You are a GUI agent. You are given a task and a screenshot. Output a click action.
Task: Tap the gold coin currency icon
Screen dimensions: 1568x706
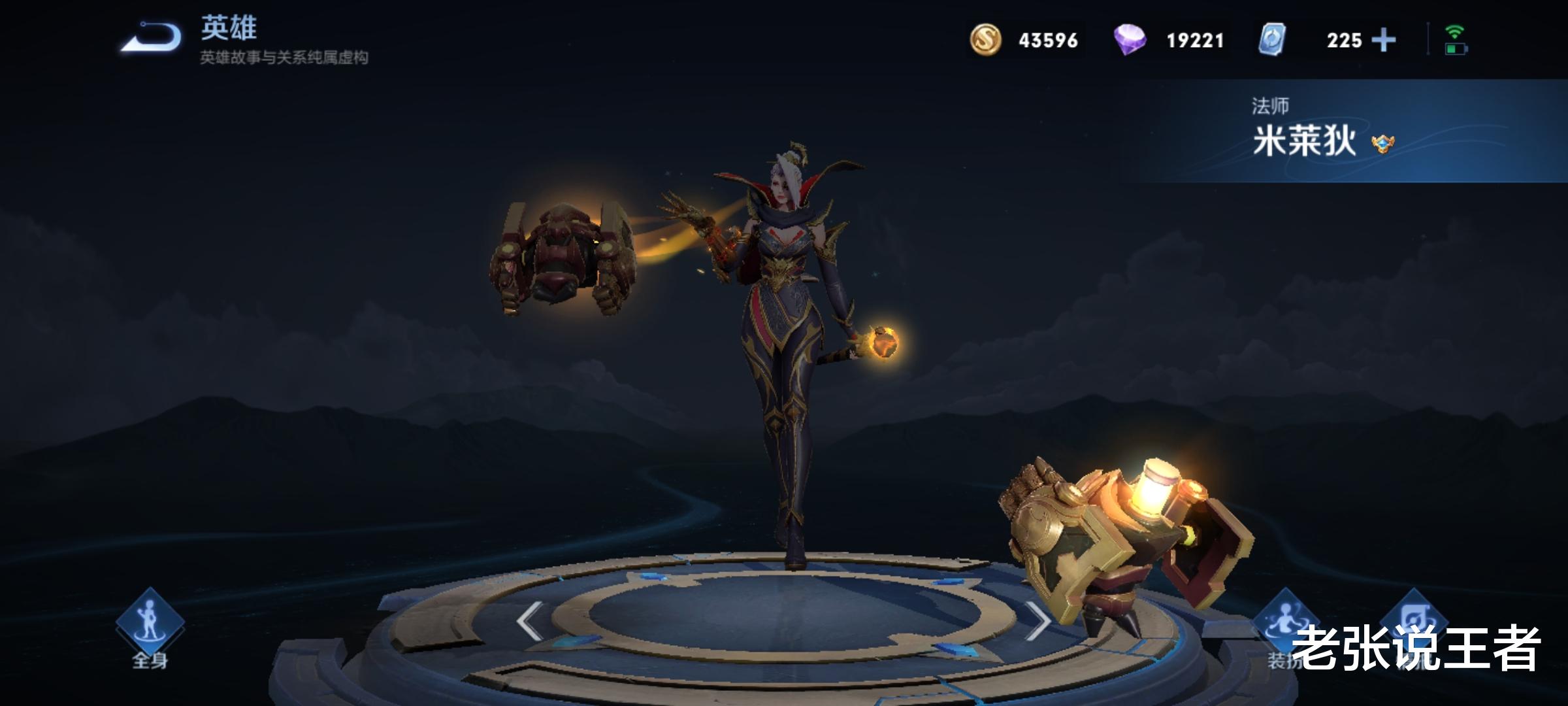coord(985,40)
